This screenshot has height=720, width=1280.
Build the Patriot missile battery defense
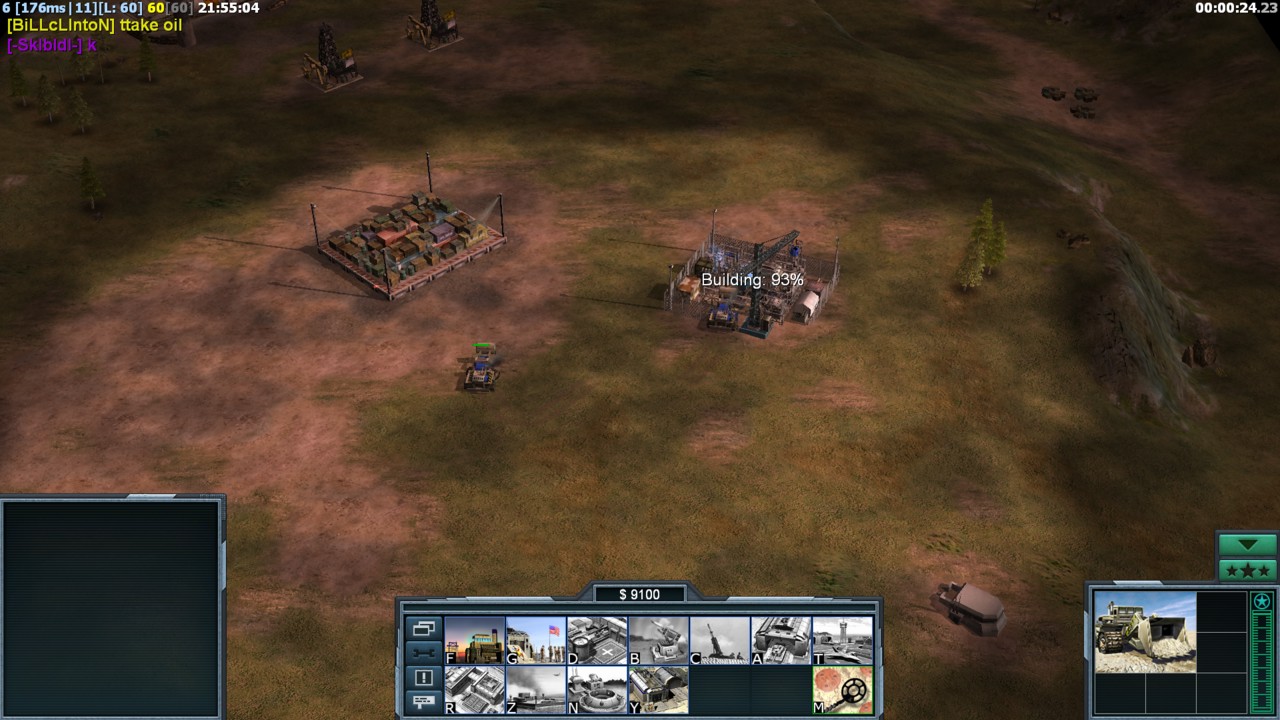tap(658, 640)
